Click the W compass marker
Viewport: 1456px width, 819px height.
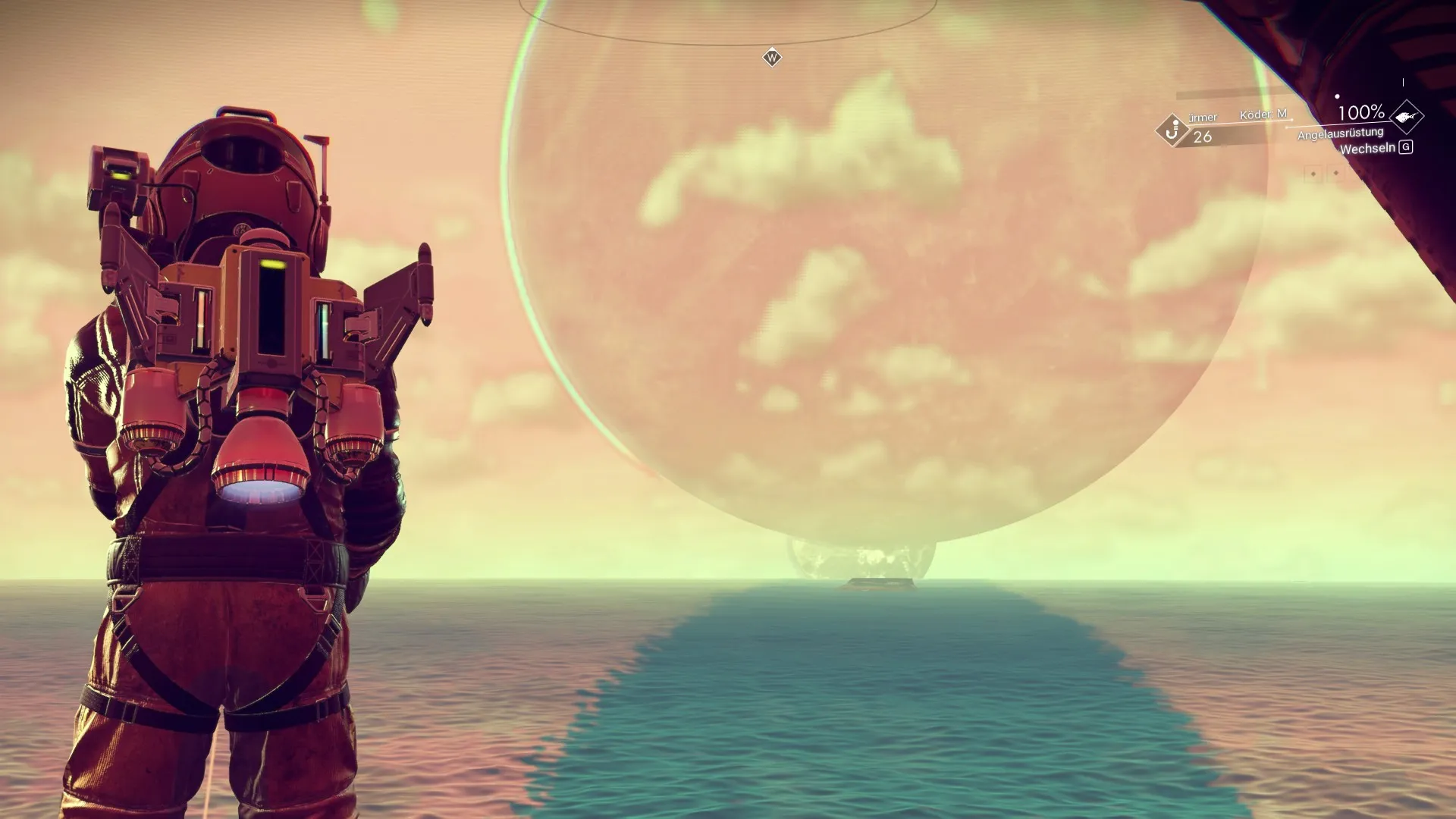click(x=772, y=58)
